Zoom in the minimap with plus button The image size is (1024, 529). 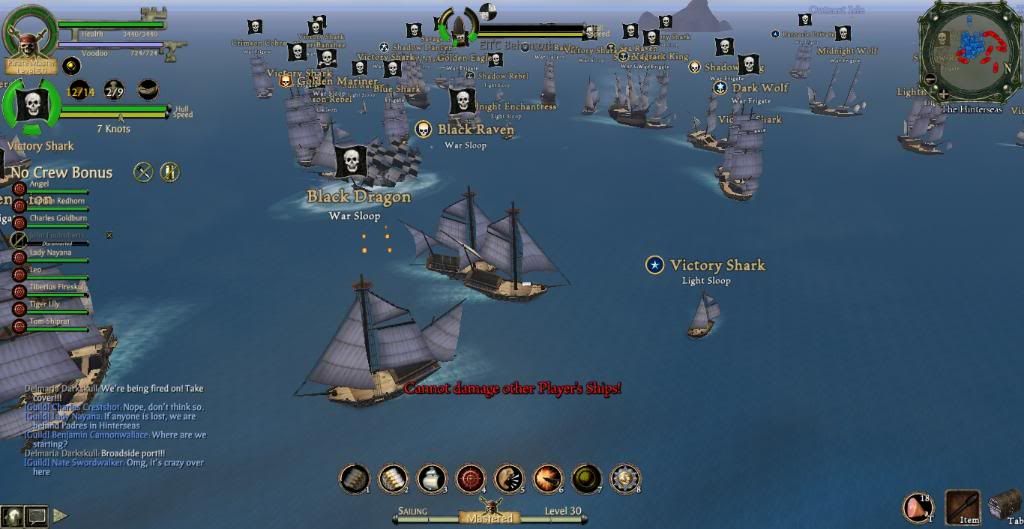coord(941,94)
